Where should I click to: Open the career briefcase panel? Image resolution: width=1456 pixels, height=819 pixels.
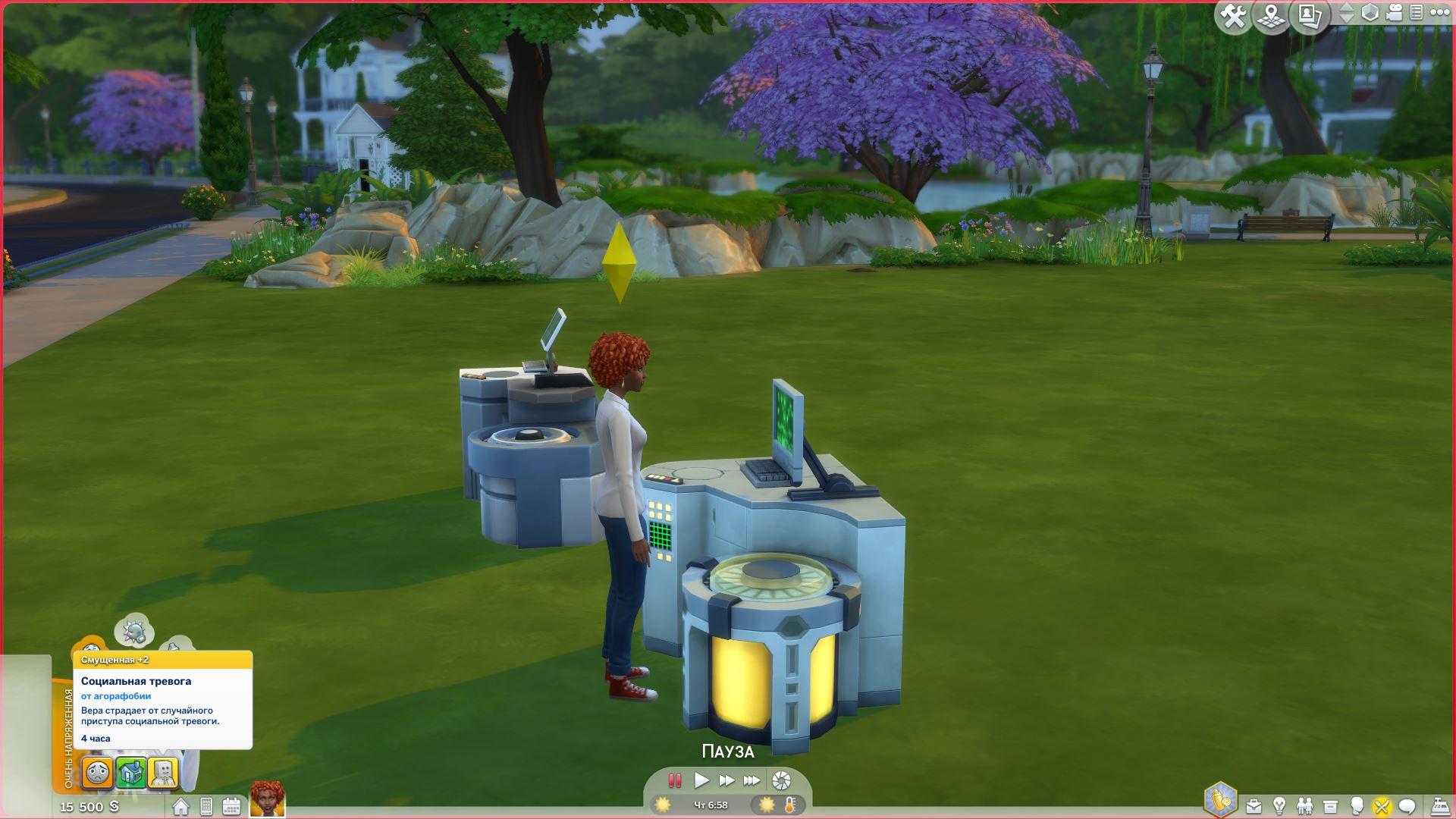[x=1254, y=806]
